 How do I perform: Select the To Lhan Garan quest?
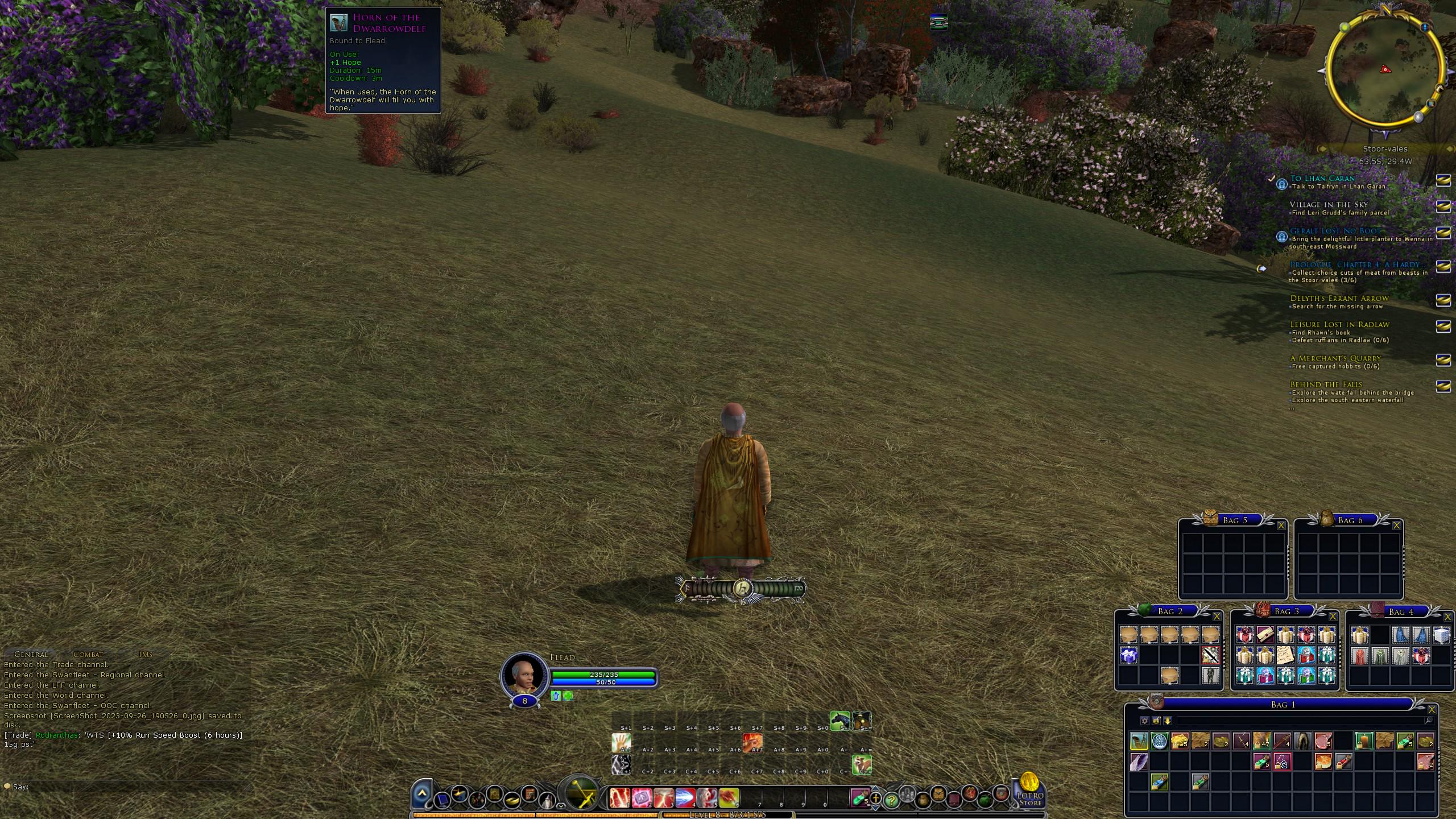(1322, 178)
